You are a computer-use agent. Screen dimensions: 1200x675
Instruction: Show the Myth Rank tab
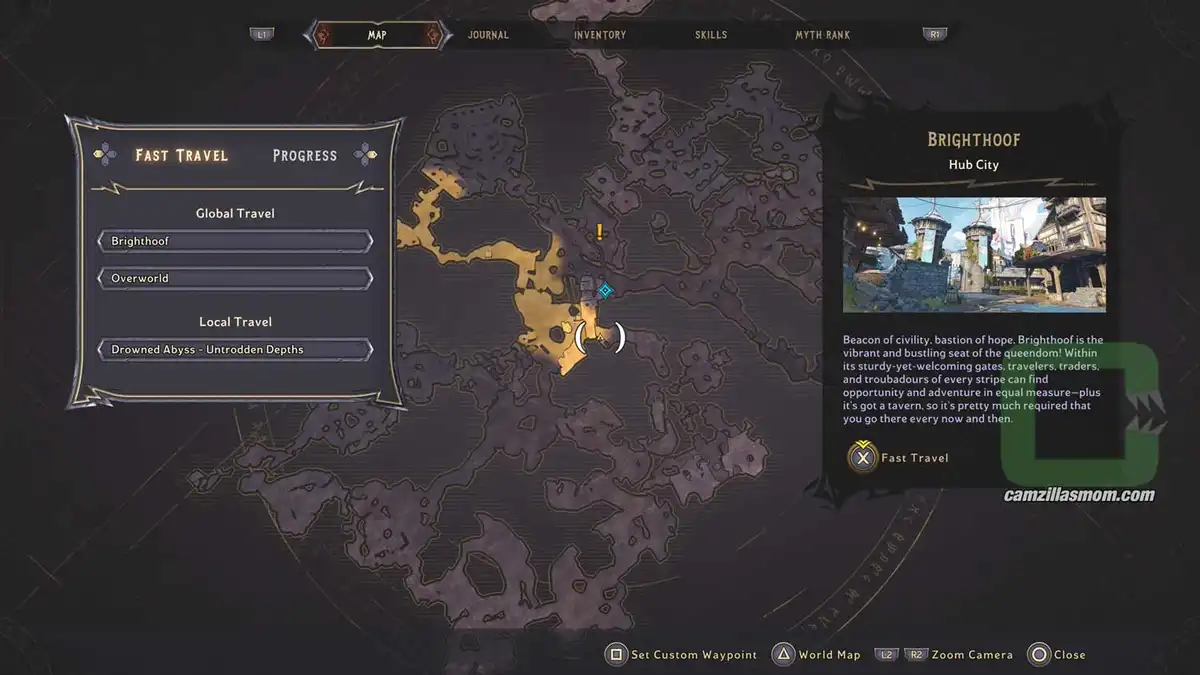click(822, 35)
